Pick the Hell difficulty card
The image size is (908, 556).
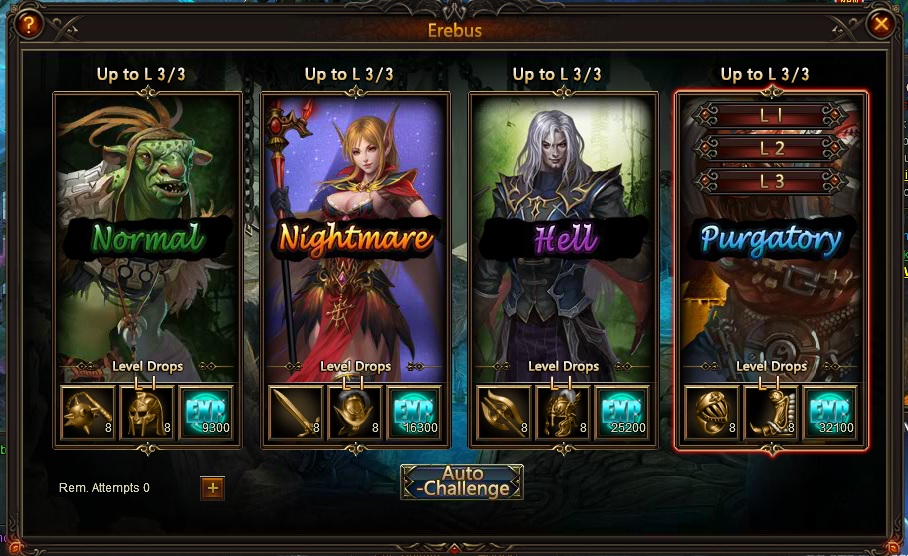(564, 239)
